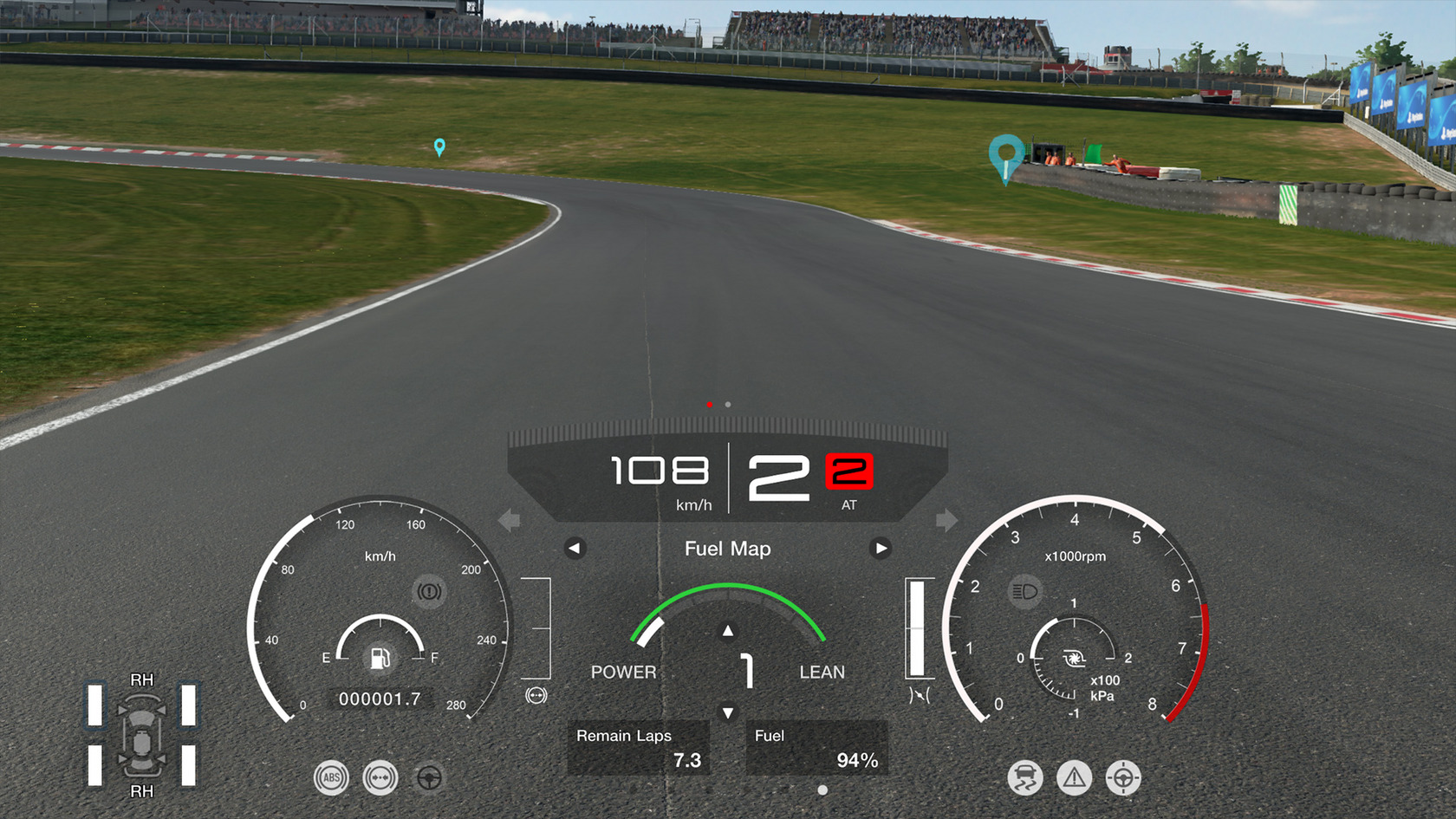Switch Fuel Map to previous page arrow
Screen dimensions: 1456x819
click(x=575, y=549)
